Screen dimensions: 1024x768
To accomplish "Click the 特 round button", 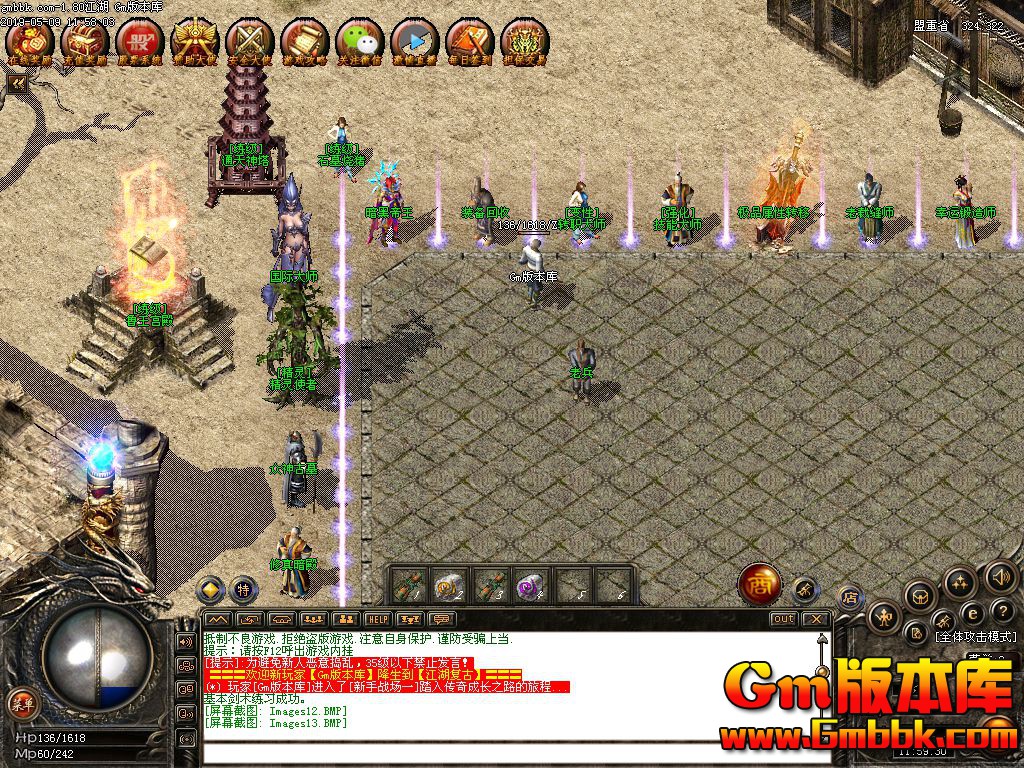I will (243, 589).
